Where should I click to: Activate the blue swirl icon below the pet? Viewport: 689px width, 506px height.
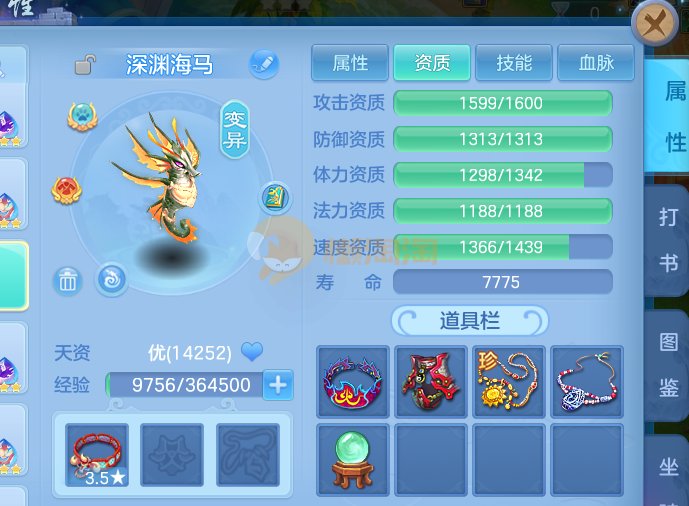click(x=111, y=278)
